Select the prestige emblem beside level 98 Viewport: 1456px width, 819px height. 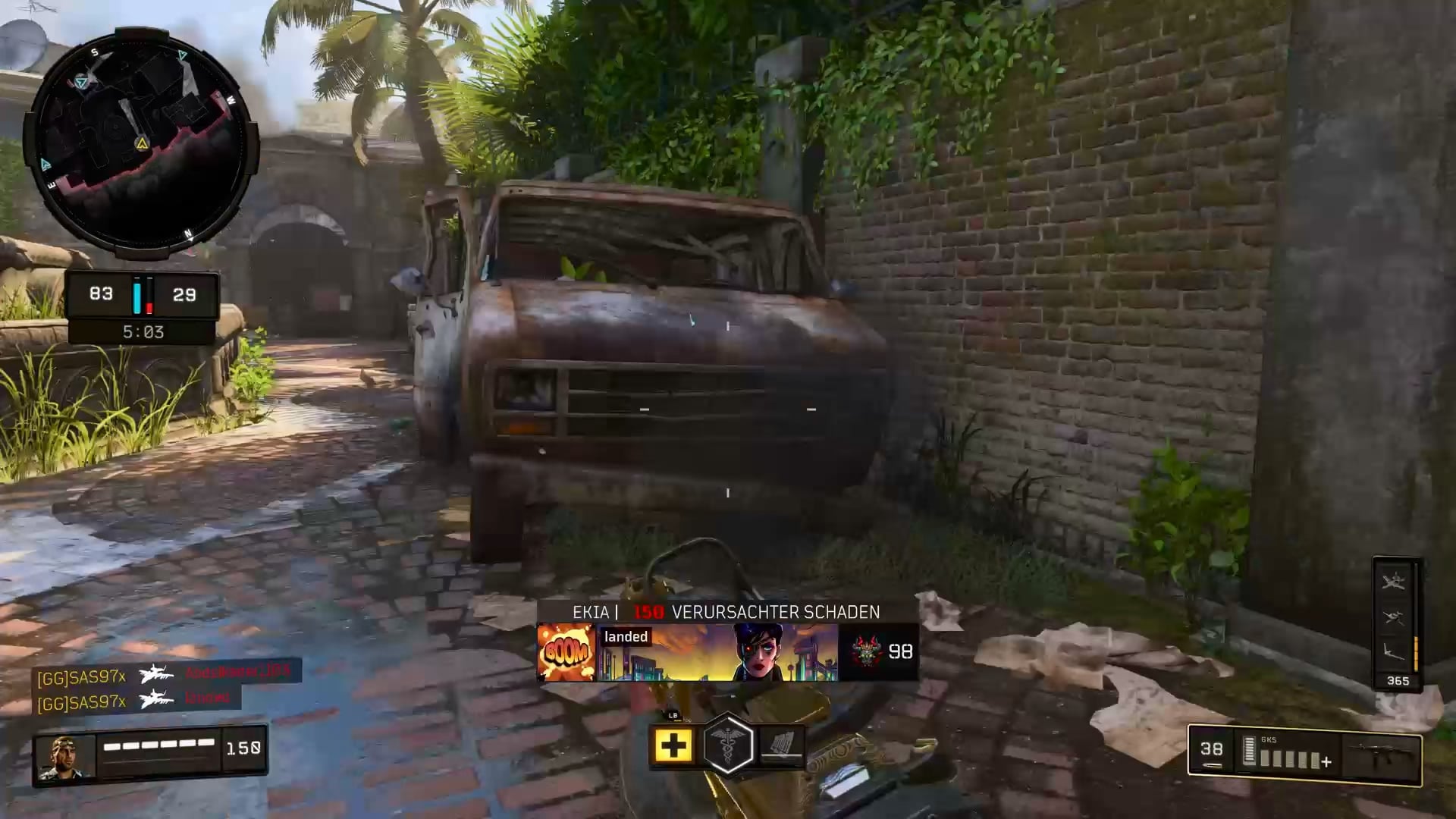(x=866, y=651)
